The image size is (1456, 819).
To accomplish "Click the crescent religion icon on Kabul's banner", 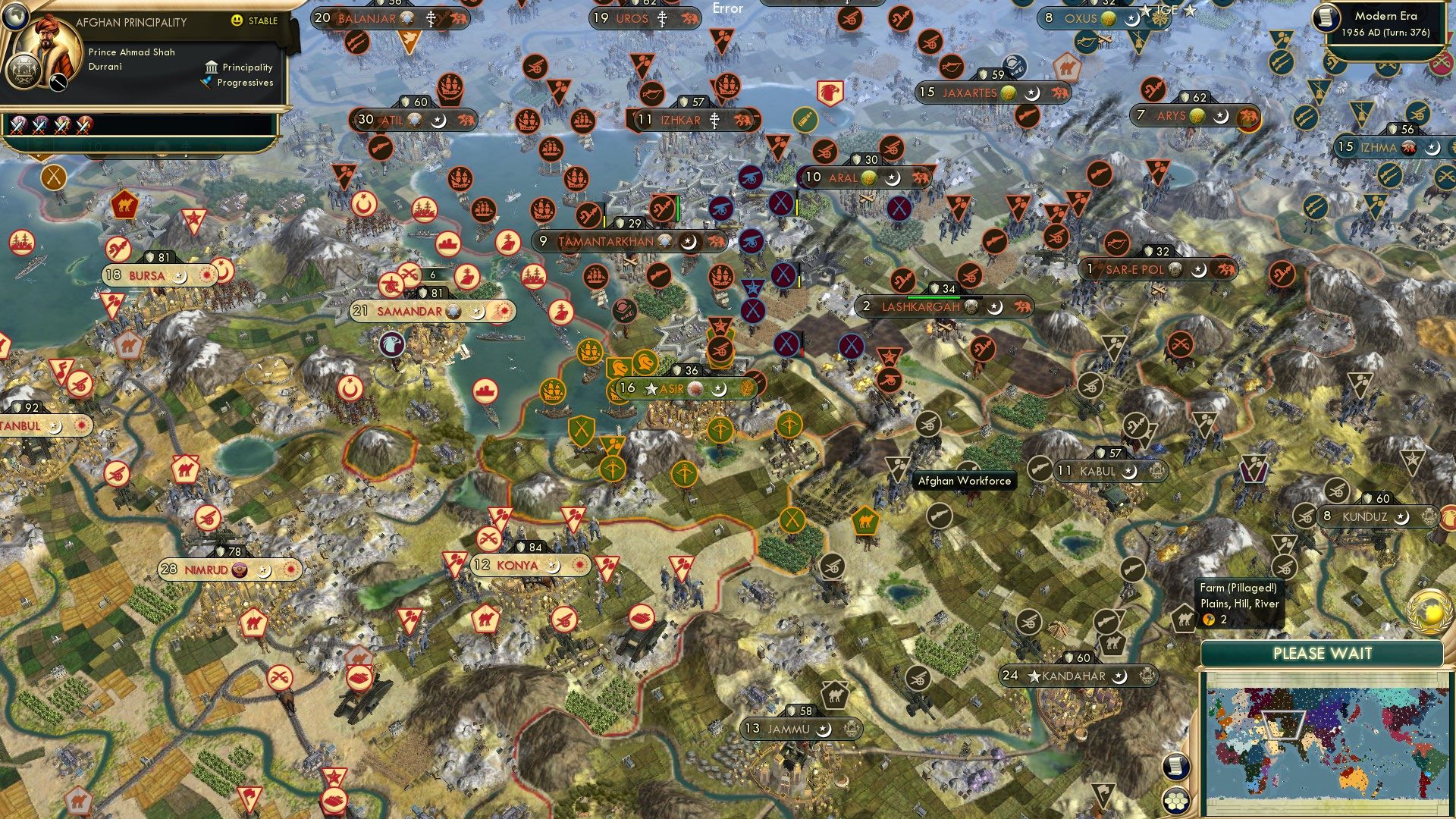I will click(x=1129, y=472).
